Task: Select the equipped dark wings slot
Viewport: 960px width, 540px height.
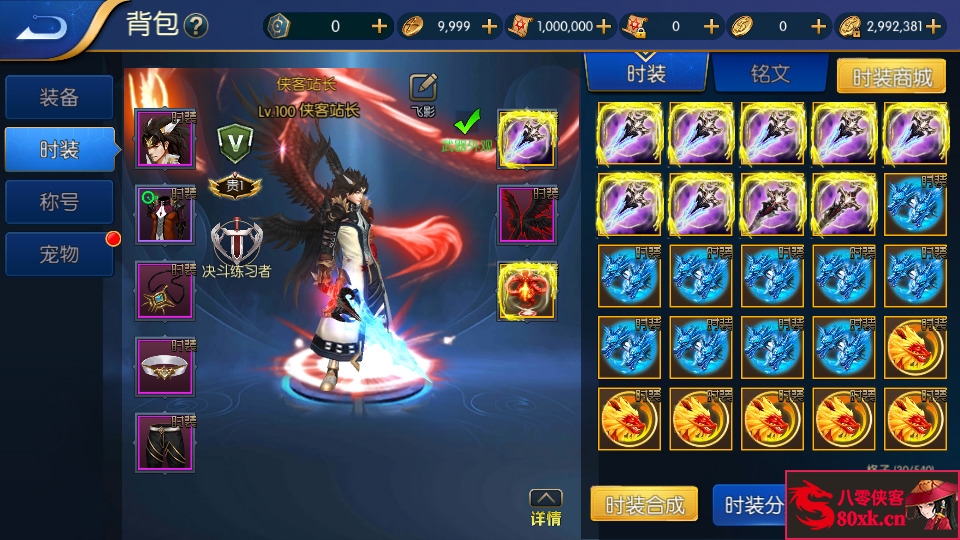Action: point(527,214)
